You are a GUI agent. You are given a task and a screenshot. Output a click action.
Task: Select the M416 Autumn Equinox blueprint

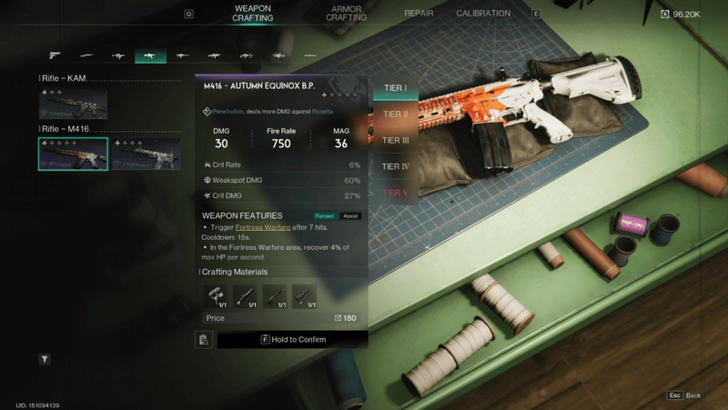[x=73, y=154]
